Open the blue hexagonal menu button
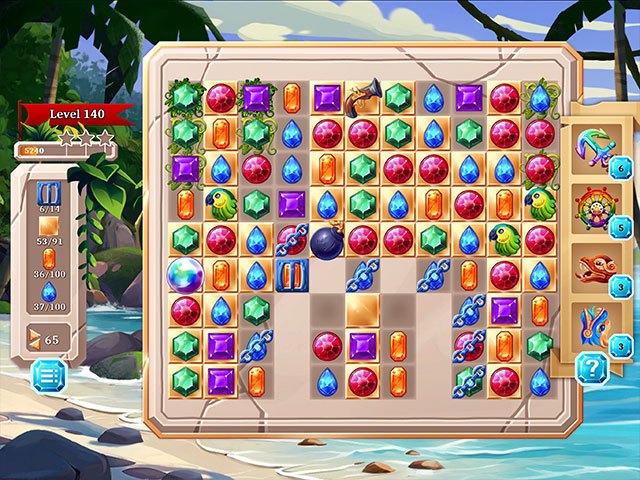 [48, 376]
